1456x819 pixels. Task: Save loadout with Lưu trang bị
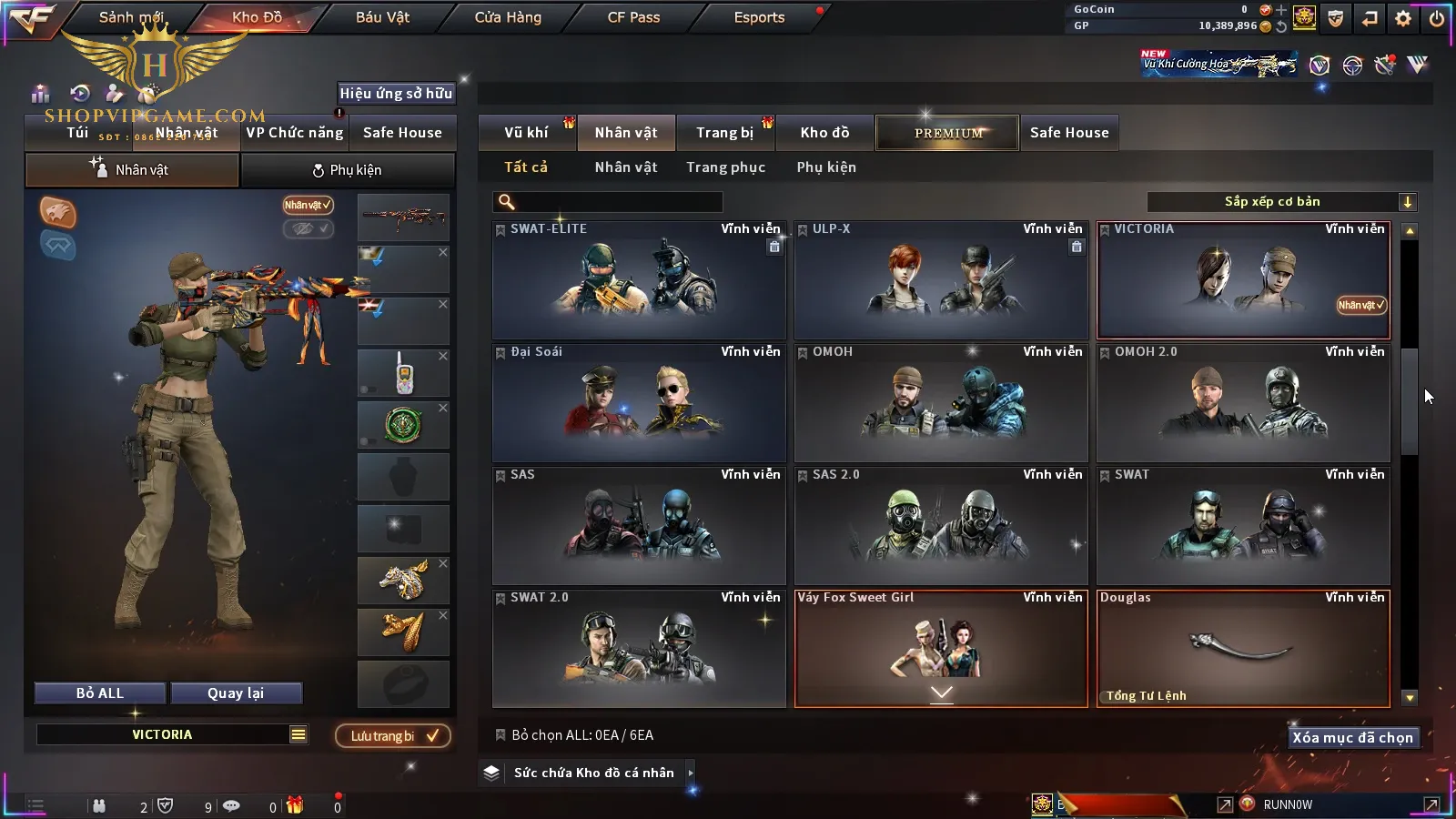tap(393, 735)
